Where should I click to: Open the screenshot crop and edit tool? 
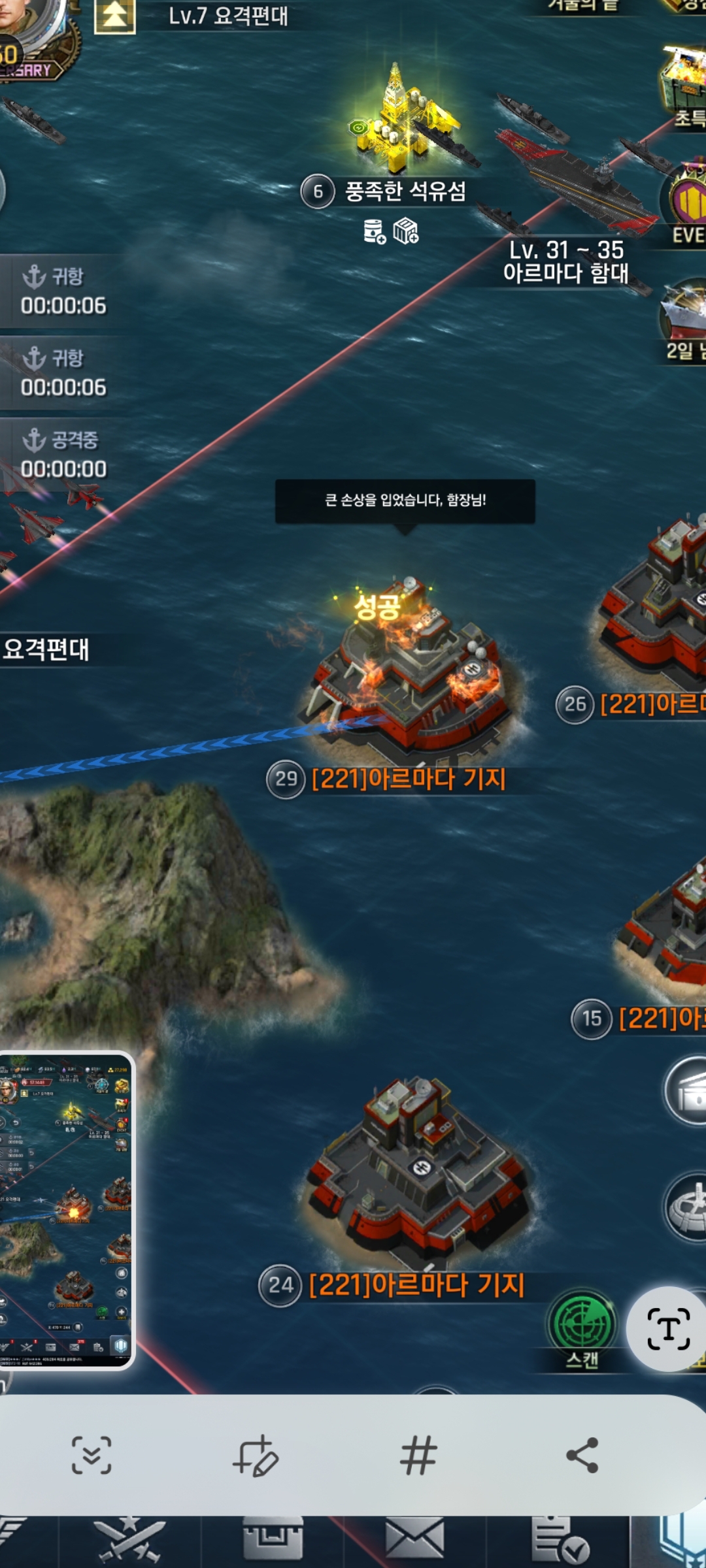tap(256, 1456)
